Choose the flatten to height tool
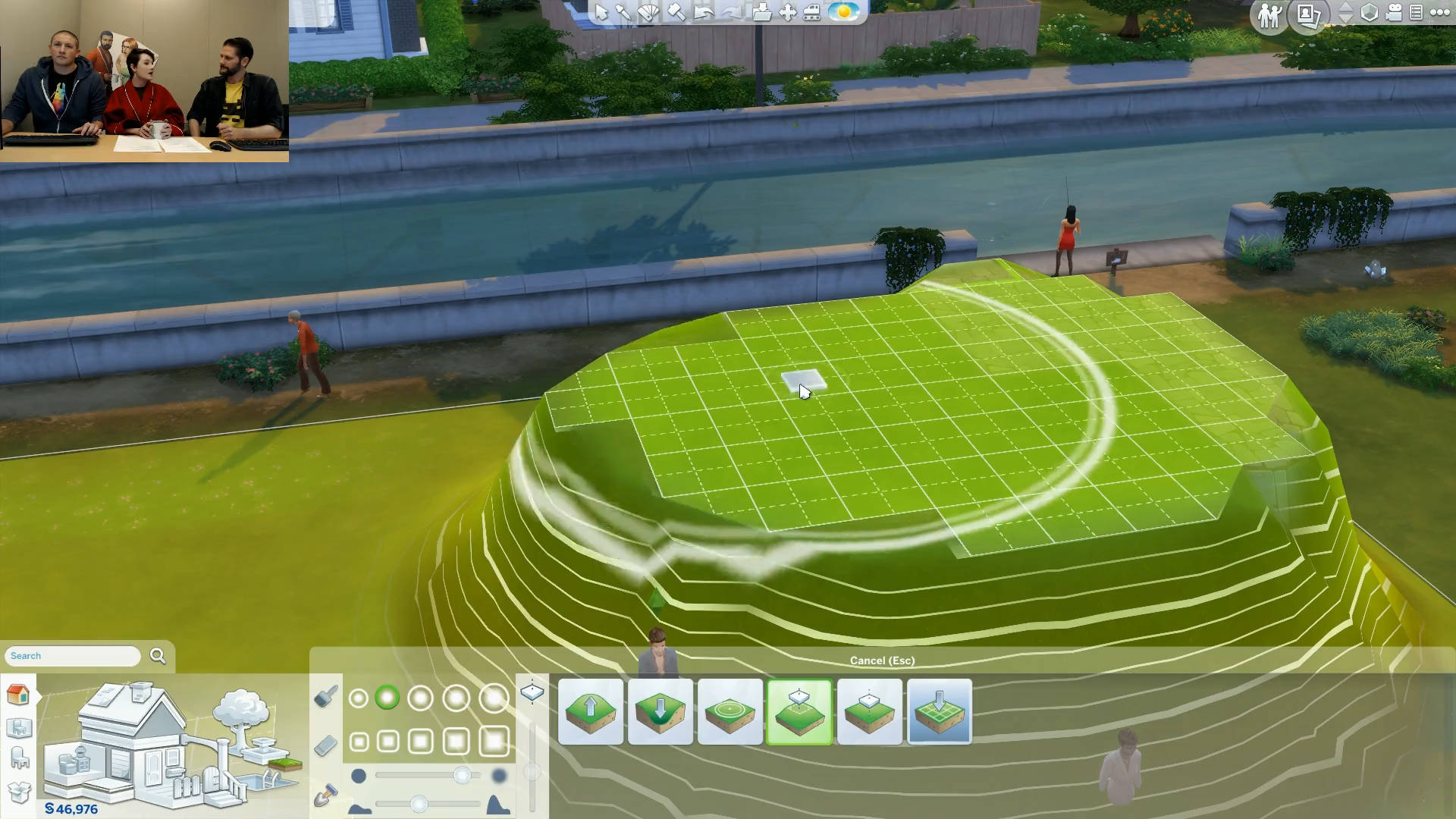This screenshot has width=1456, height=819. (870, 711)
